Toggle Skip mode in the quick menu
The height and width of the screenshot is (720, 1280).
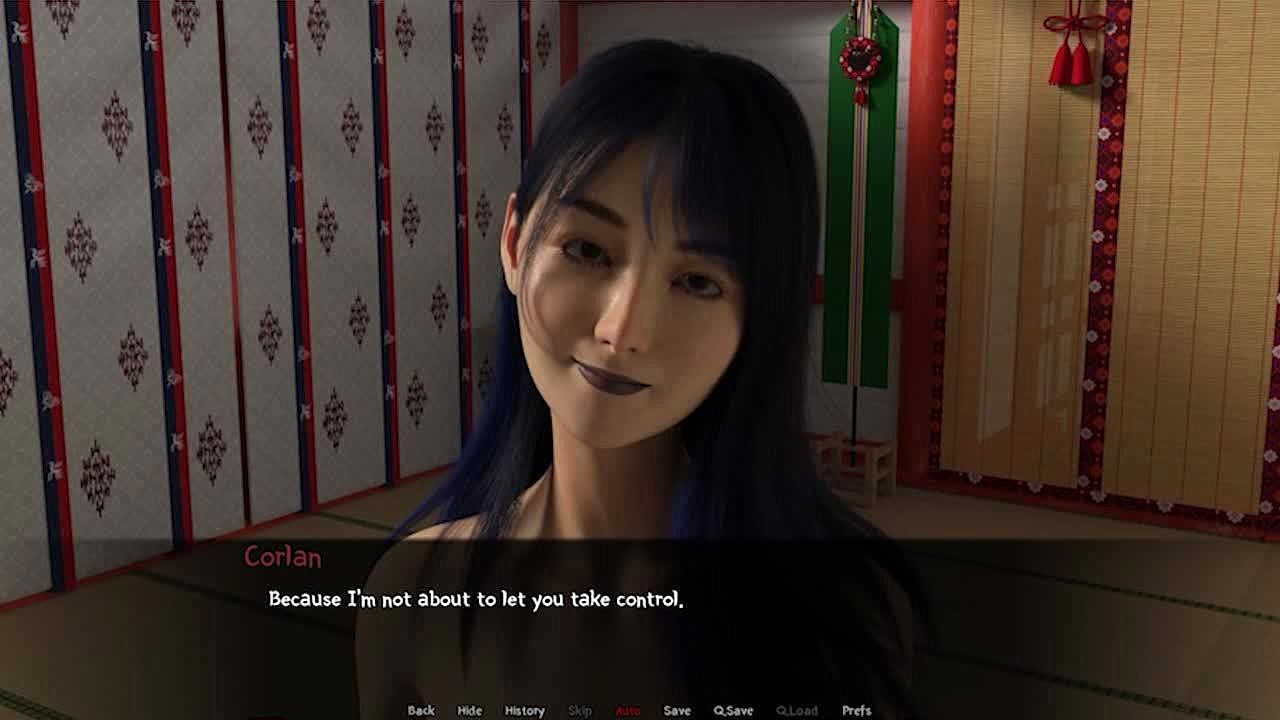pyautogui.click(x=580, y=710)
